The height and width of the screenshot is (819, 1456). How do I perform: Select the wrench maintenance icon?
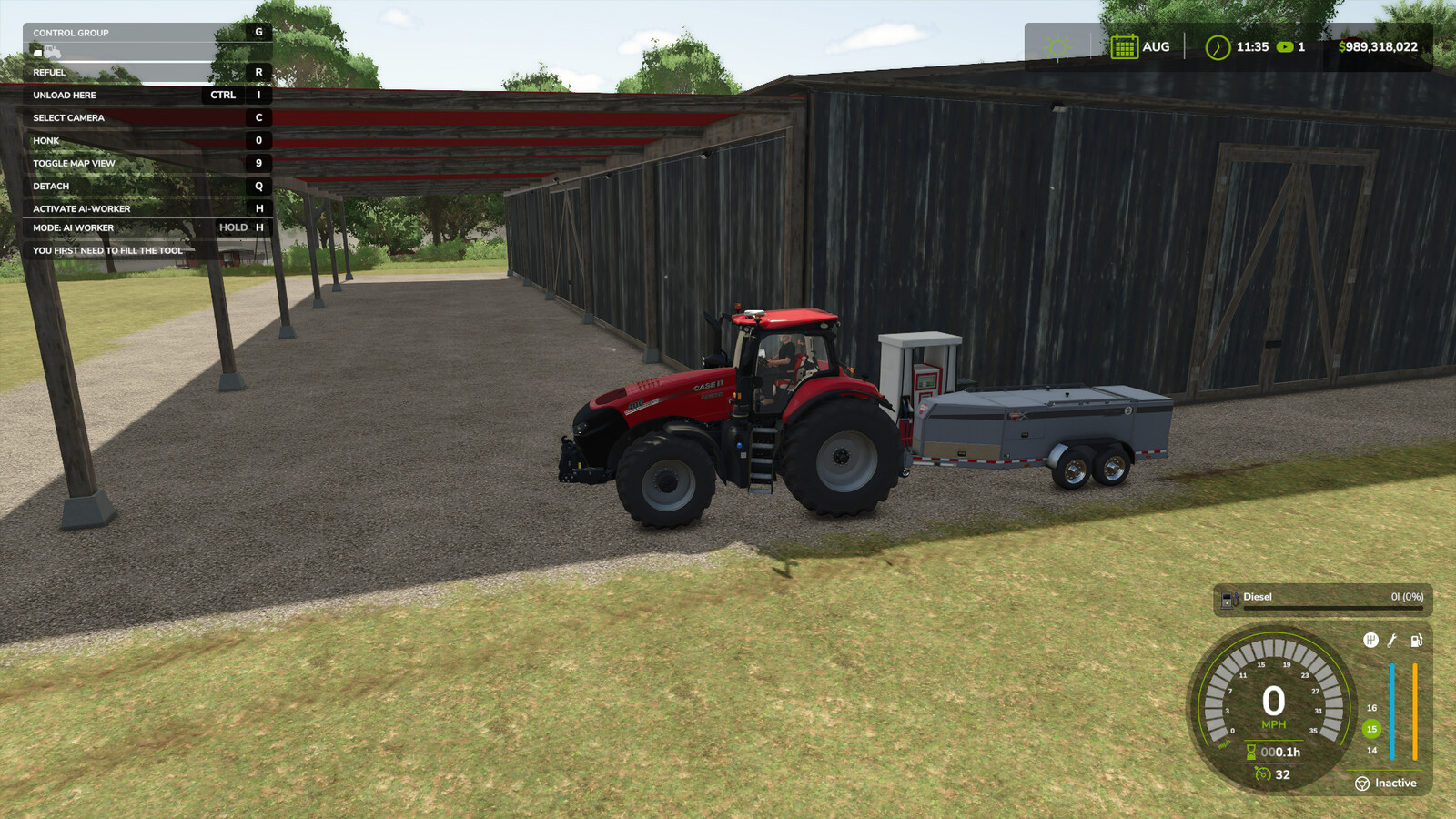pyautogui.click(x=1392, y=641)
